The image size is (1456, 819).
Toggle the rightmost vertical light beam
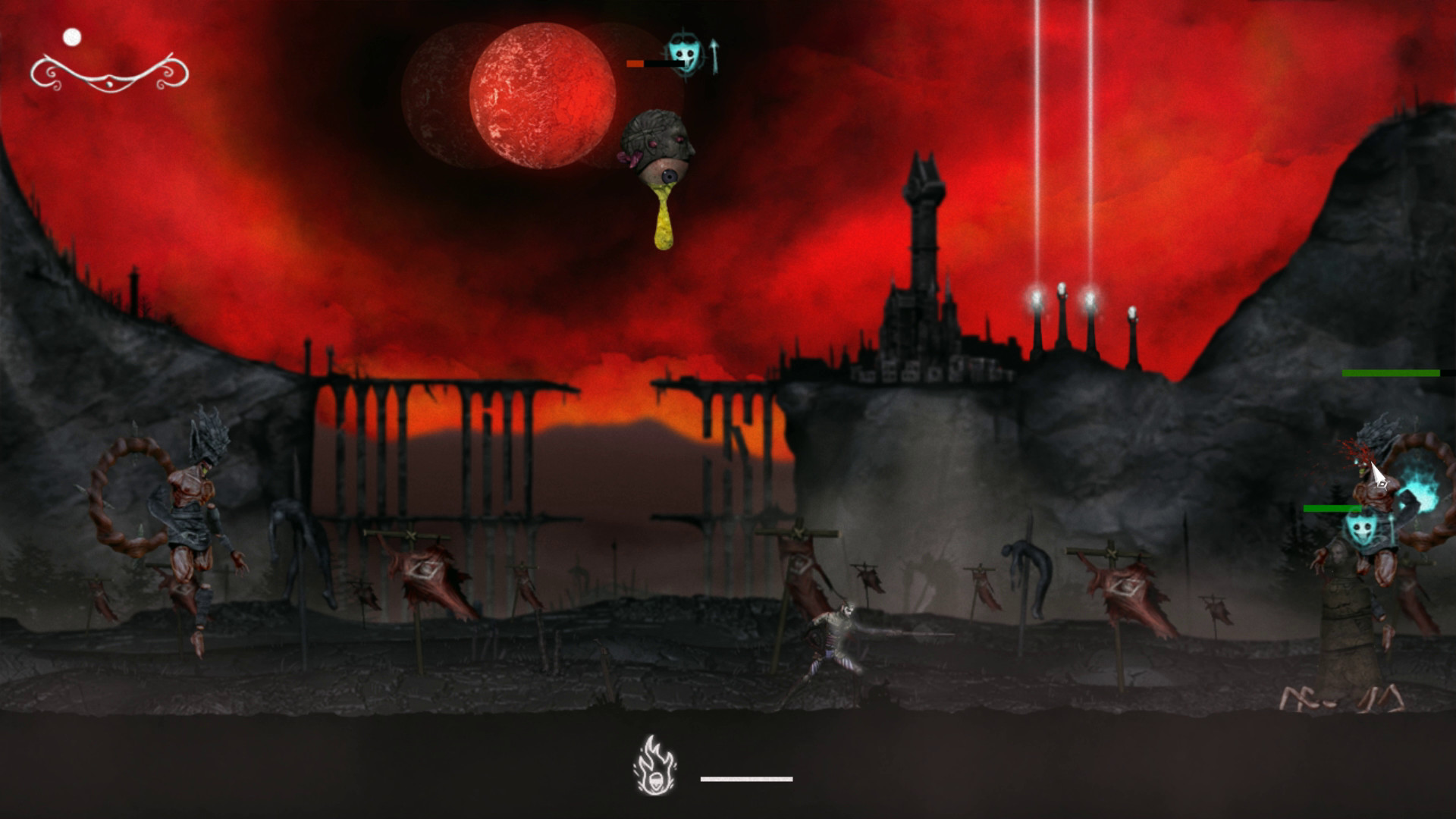point(1089,136)
